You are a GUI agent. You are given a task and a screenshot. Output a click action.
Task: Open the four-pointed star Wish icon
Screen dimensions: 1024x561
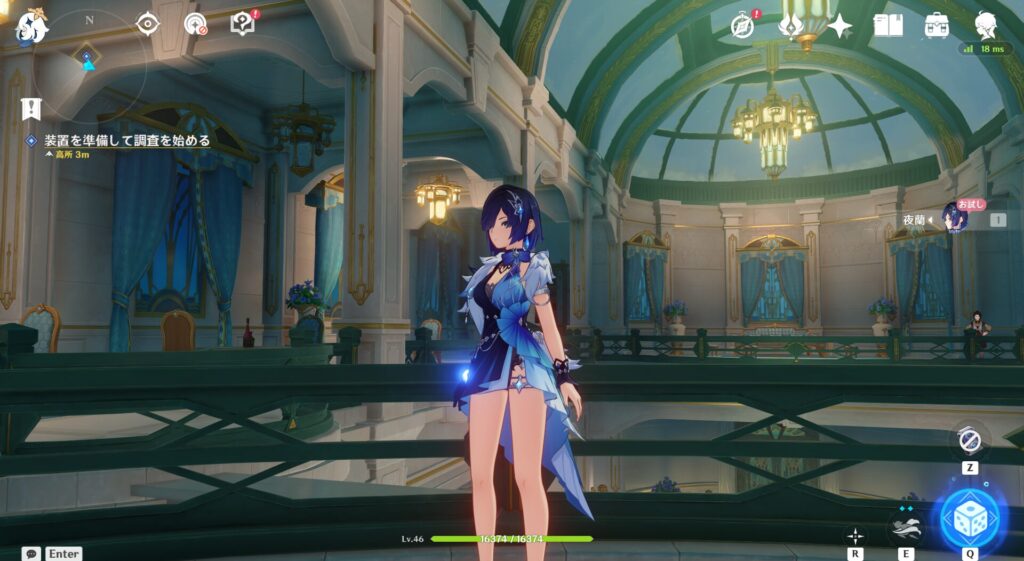click(839, 26)
